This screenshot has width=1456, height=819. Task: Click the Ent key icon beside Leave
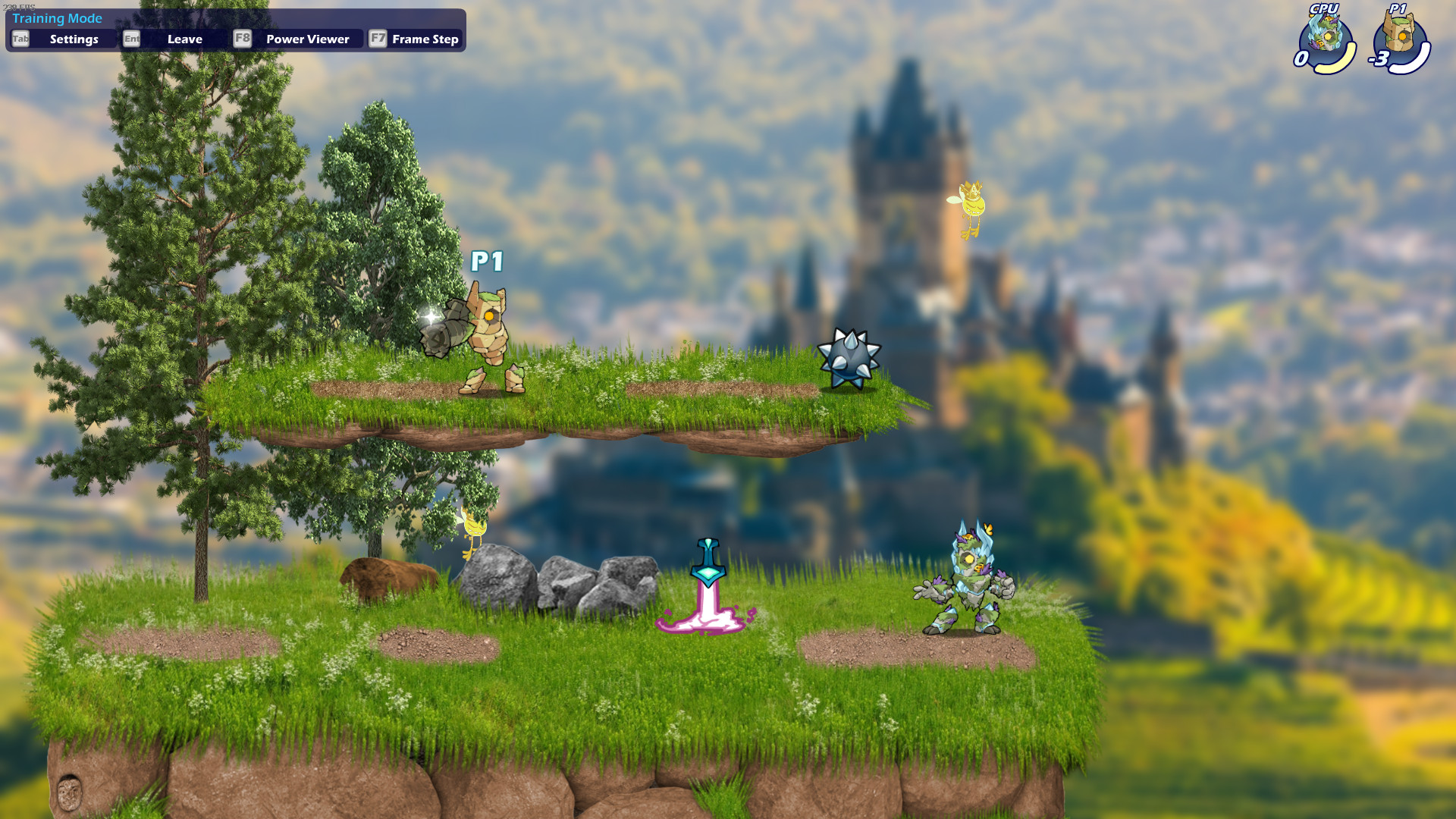[x=130, y=39]
